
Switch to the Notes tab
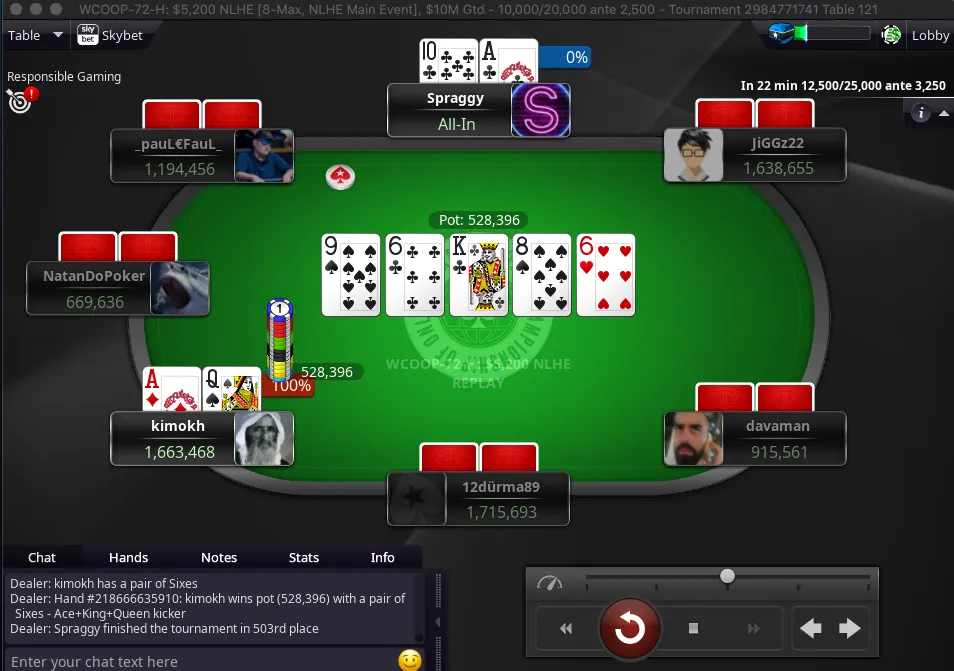click(x=219, y=557)
